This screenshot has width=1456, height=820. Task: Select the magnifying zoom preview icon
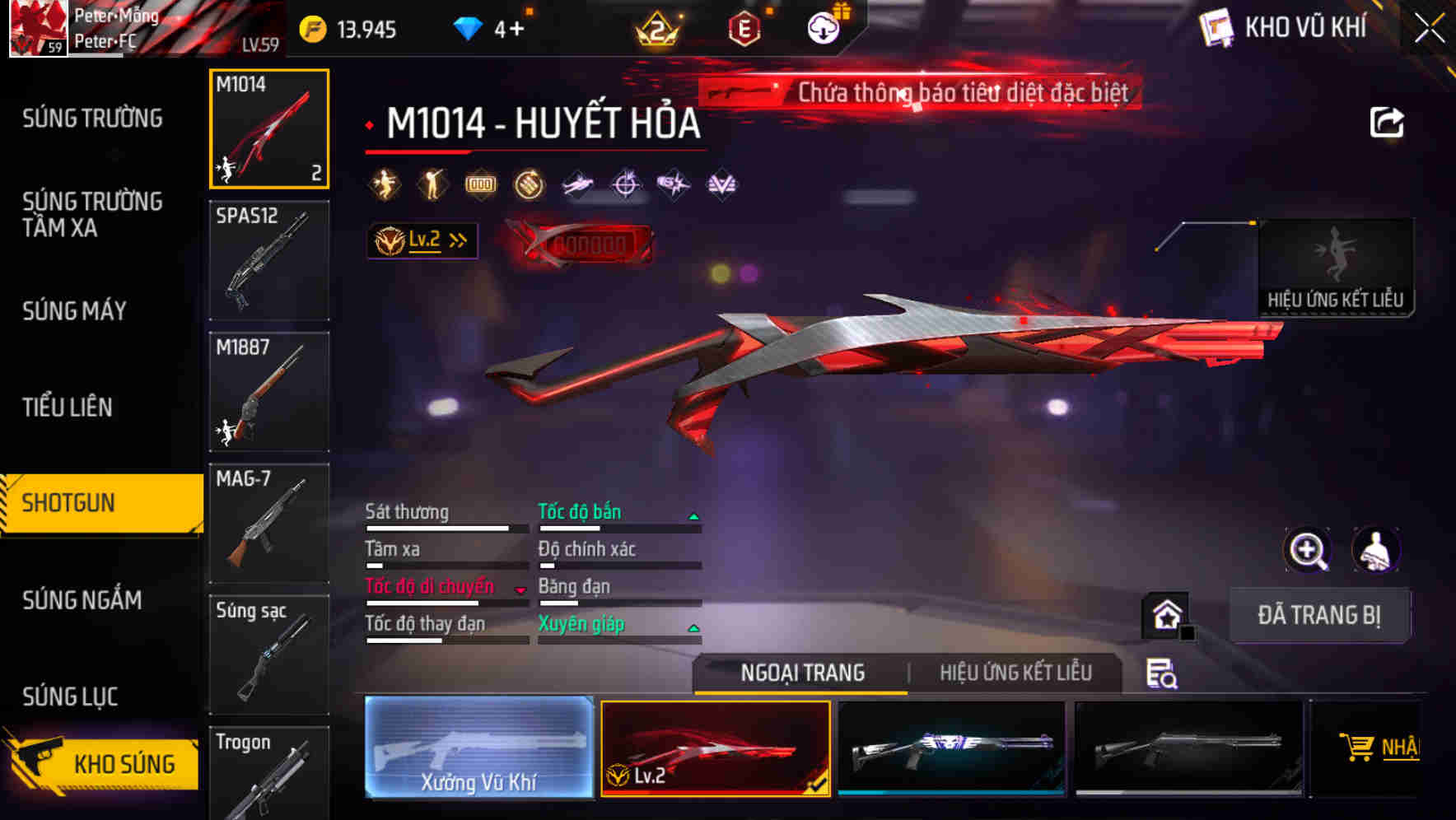[x=1309, y=550]
